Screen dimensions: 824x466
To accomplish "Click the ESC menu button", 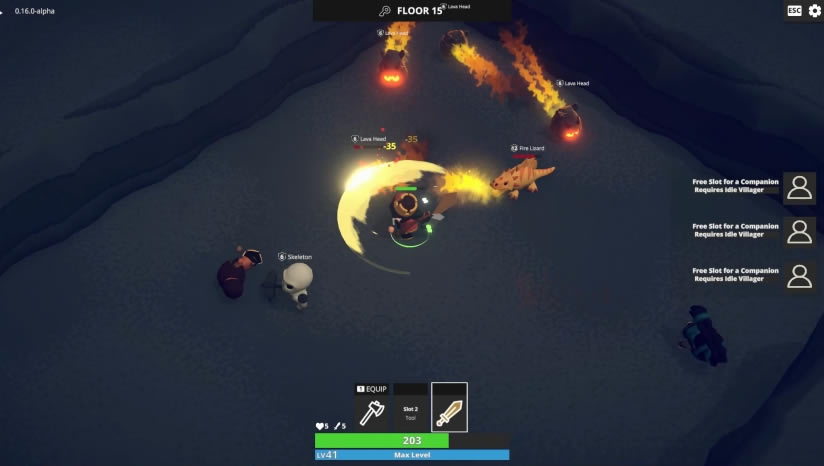I will [794, 10].
